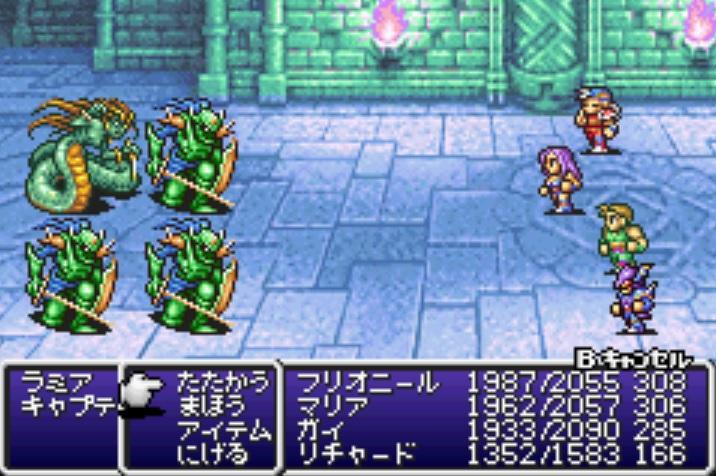716x476 pixels.
Task: Pick the にげる (Run) command
Action: point(212,451)
